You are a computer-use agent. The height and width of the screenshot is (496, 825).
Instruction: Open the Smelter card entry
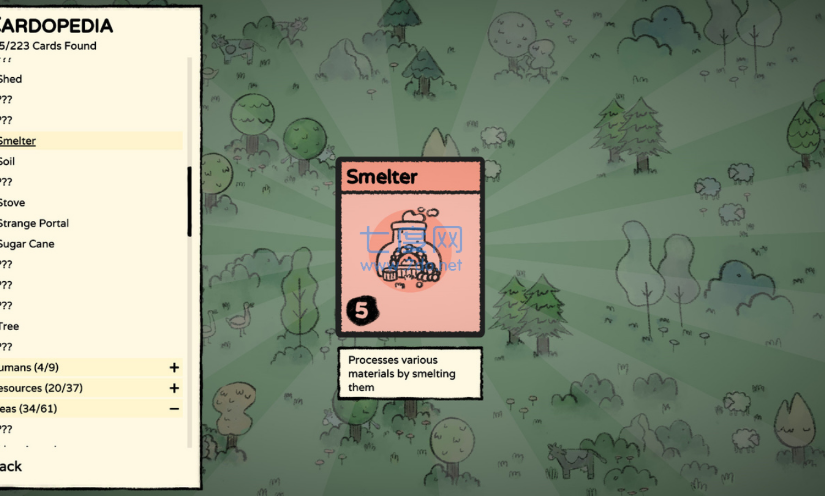point(18,141)
